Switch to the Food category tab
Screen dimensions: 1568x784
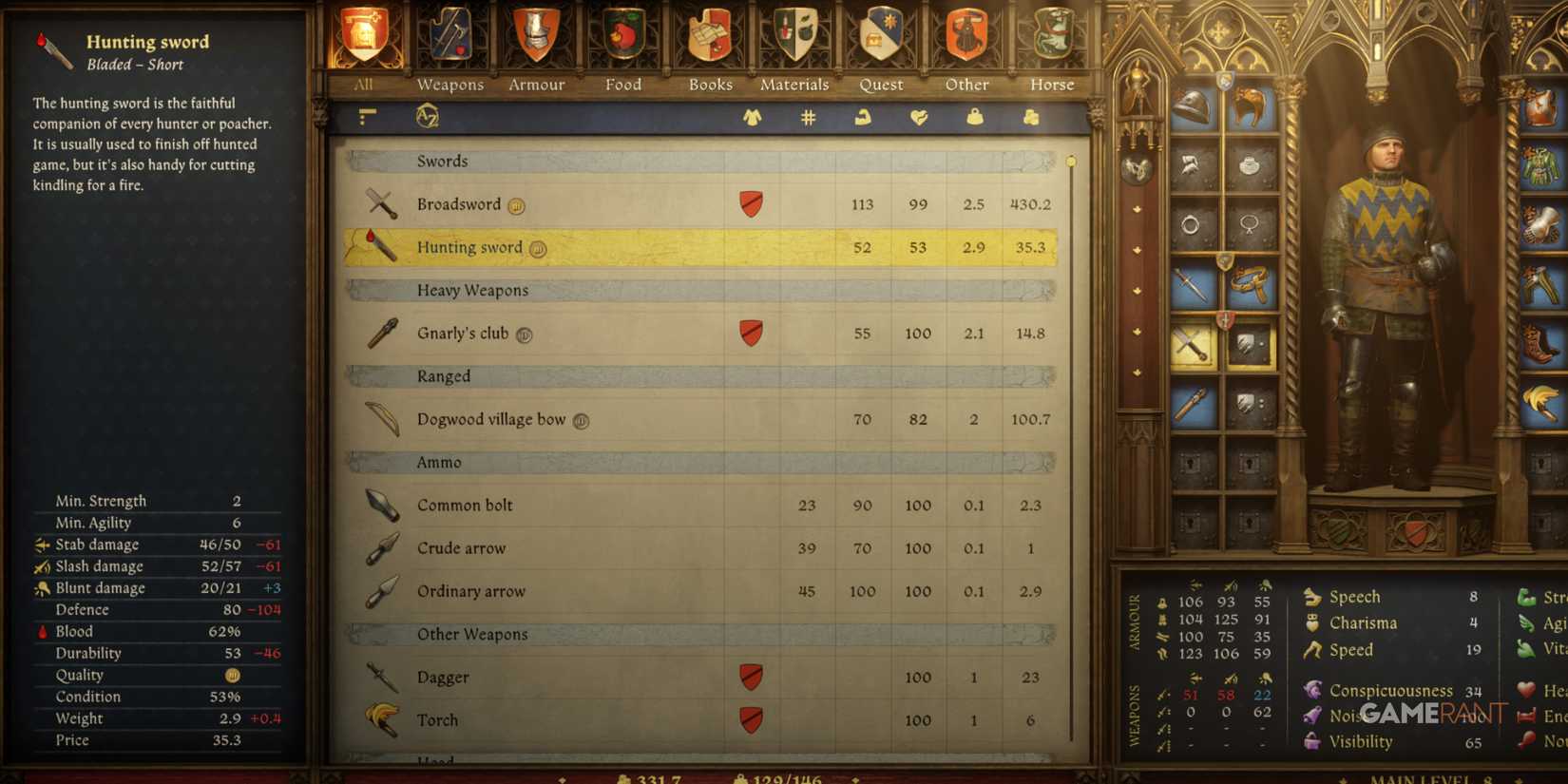point(622,48)
